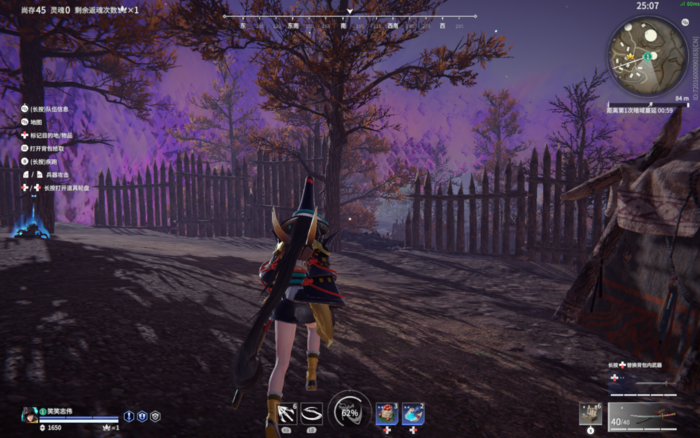
Task: Click the player portrait avatar
Action: tap(29, 415)
